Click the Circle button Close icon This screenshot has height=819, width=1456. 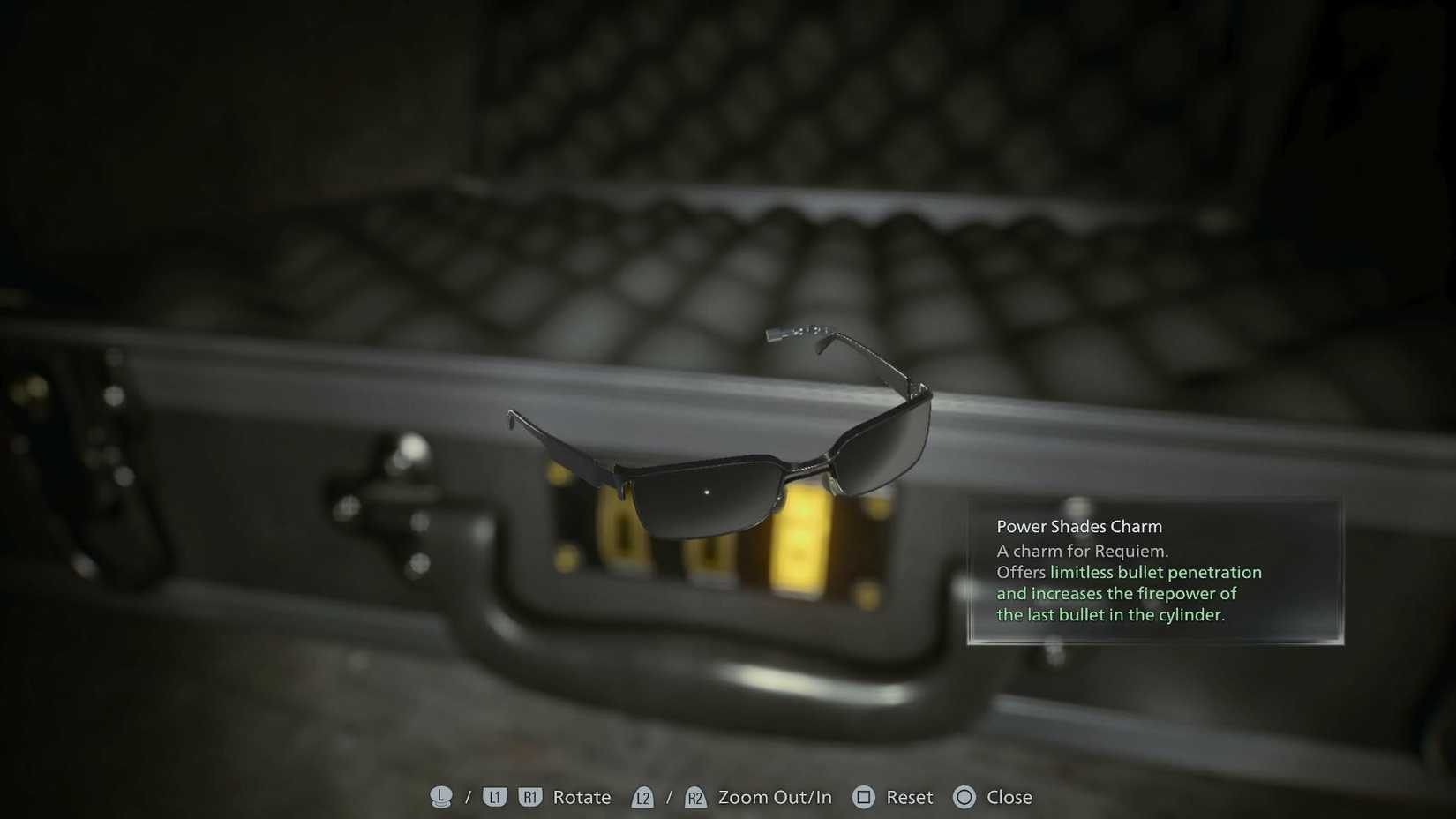[x=964, y=797]
